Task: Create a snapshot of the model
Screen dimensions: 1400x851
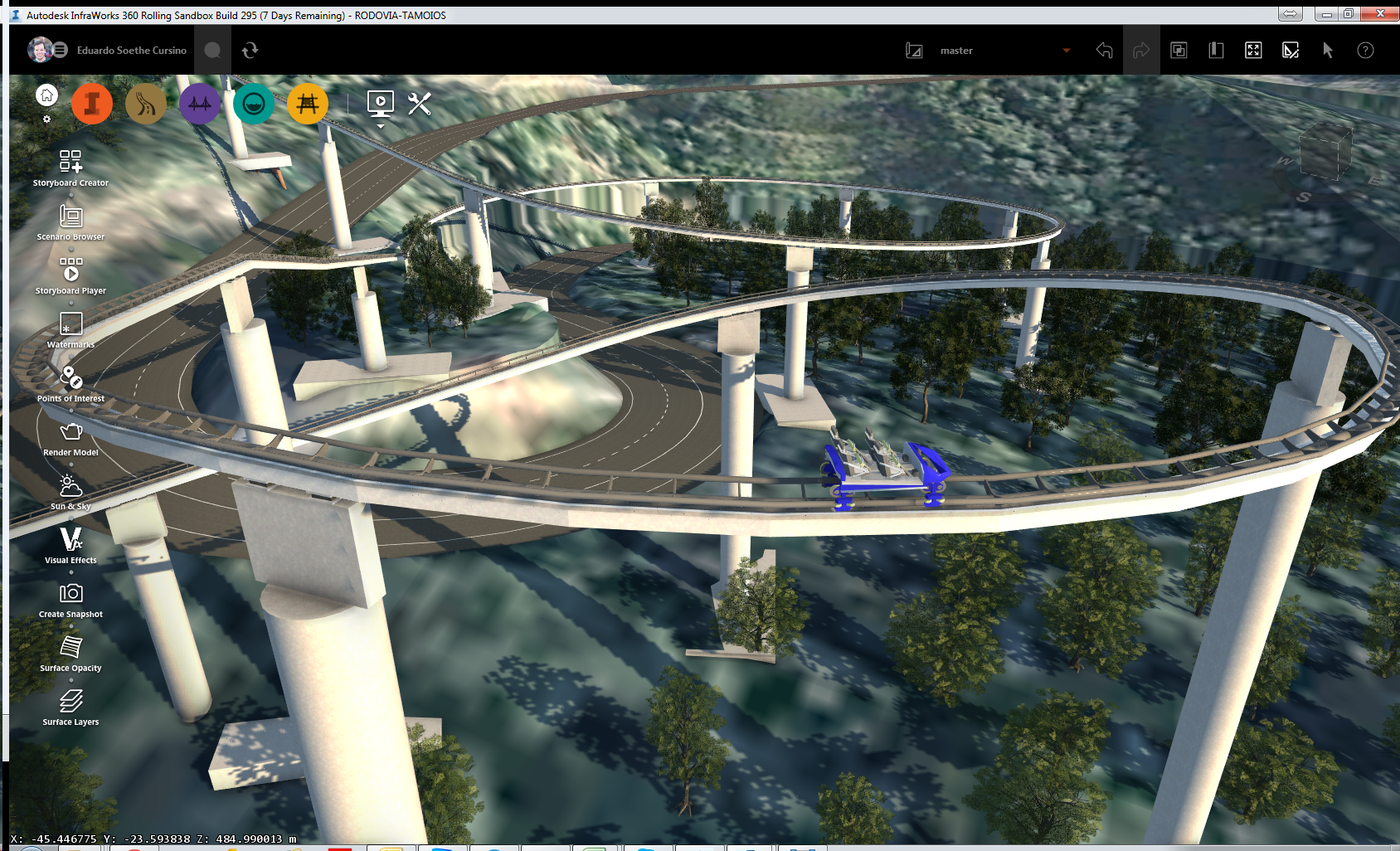Action: 70,595
